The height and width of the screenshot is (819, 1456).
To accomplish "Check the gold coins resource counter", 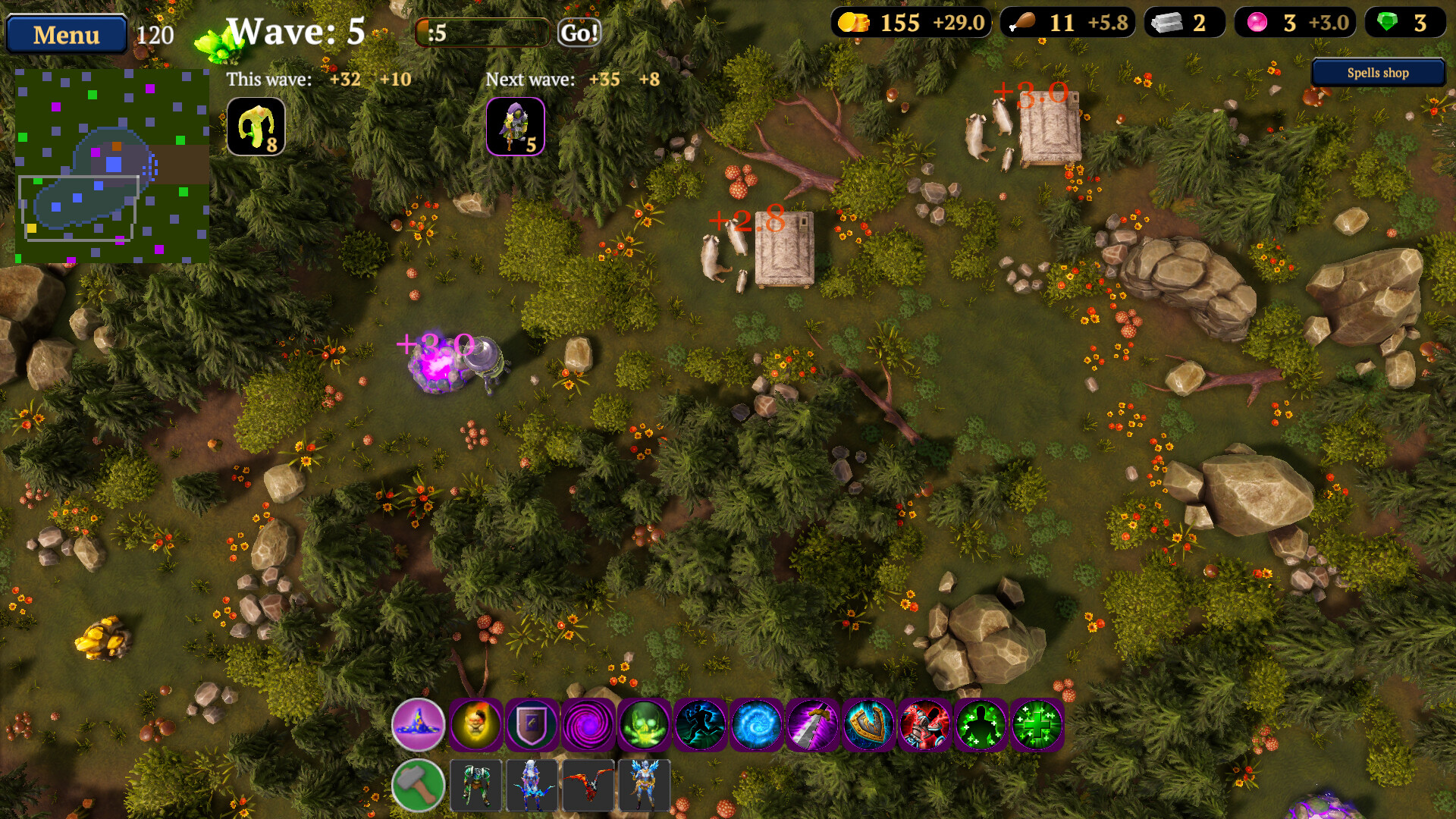I will click(x=895, y=23).
